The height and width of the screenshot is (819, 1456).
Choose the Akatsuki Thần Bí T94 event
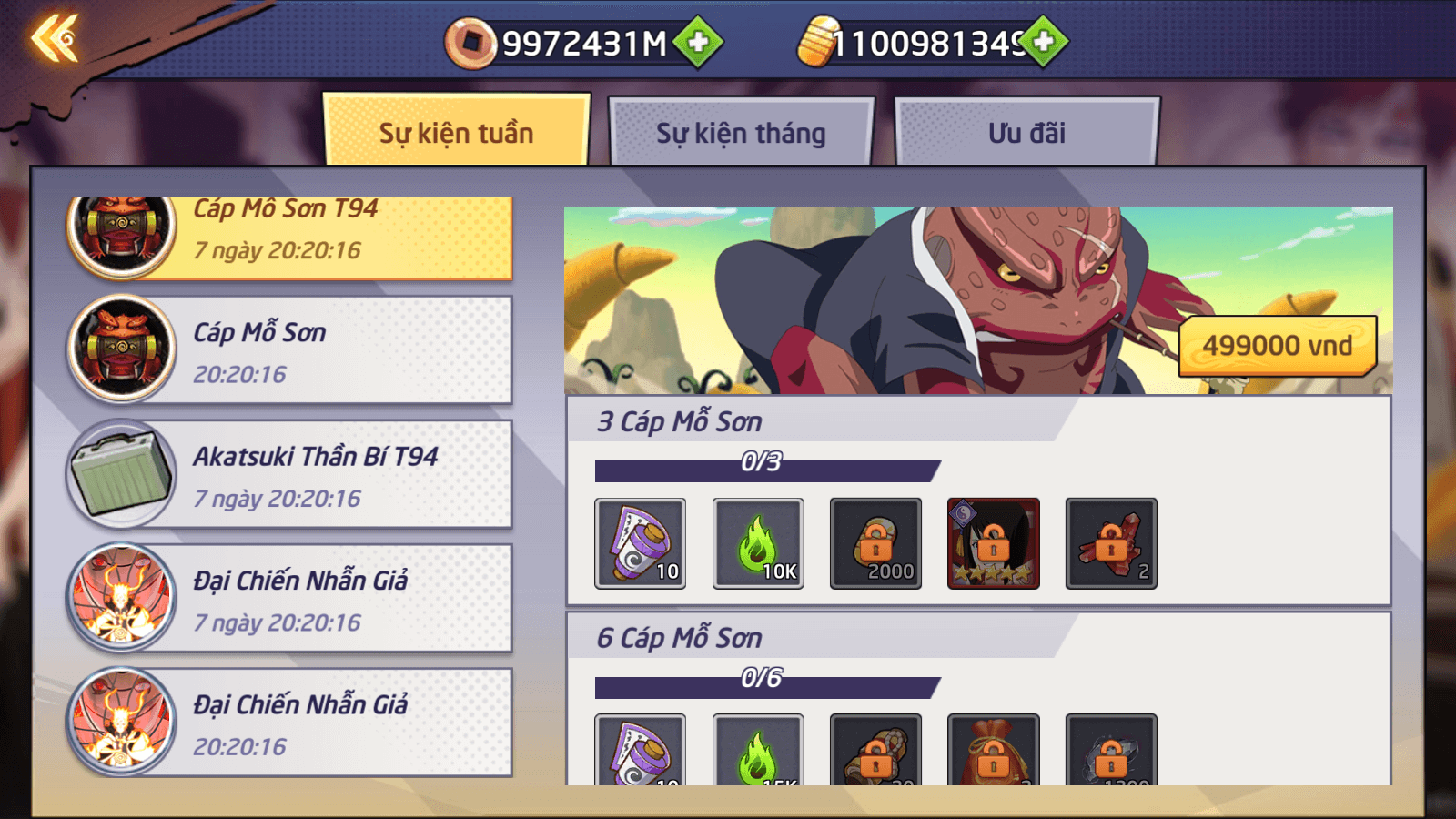pos(289,475)
